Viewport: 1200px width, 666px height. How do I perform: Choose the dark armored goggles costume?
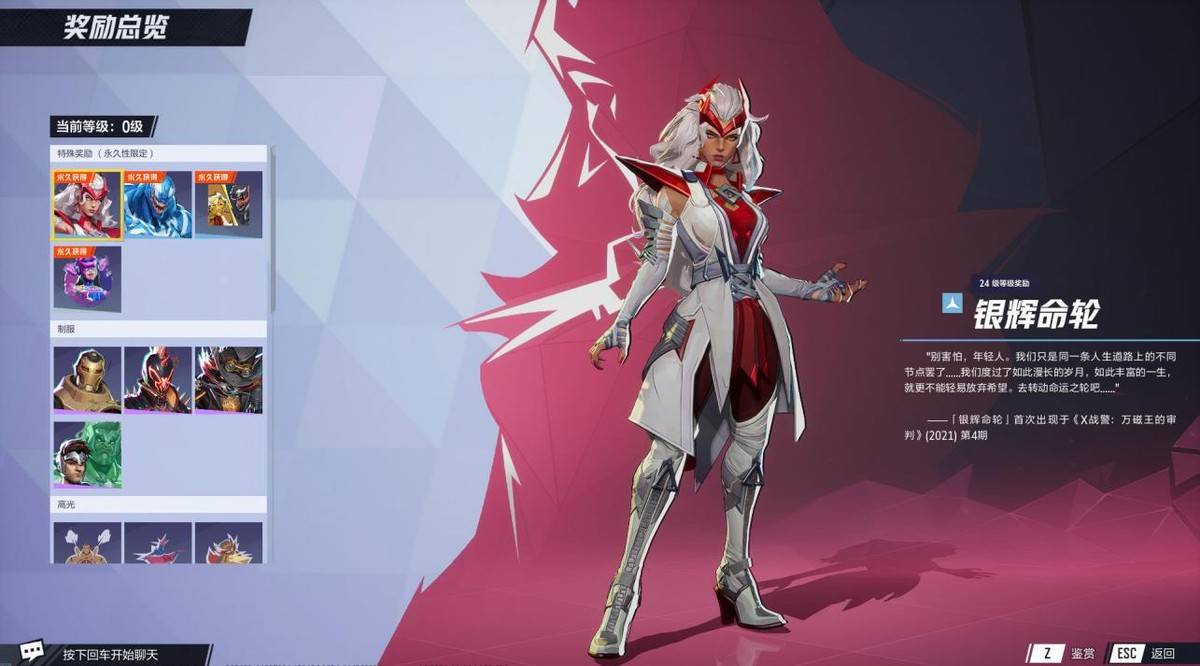pyautogui.click(x=228, y=380)
